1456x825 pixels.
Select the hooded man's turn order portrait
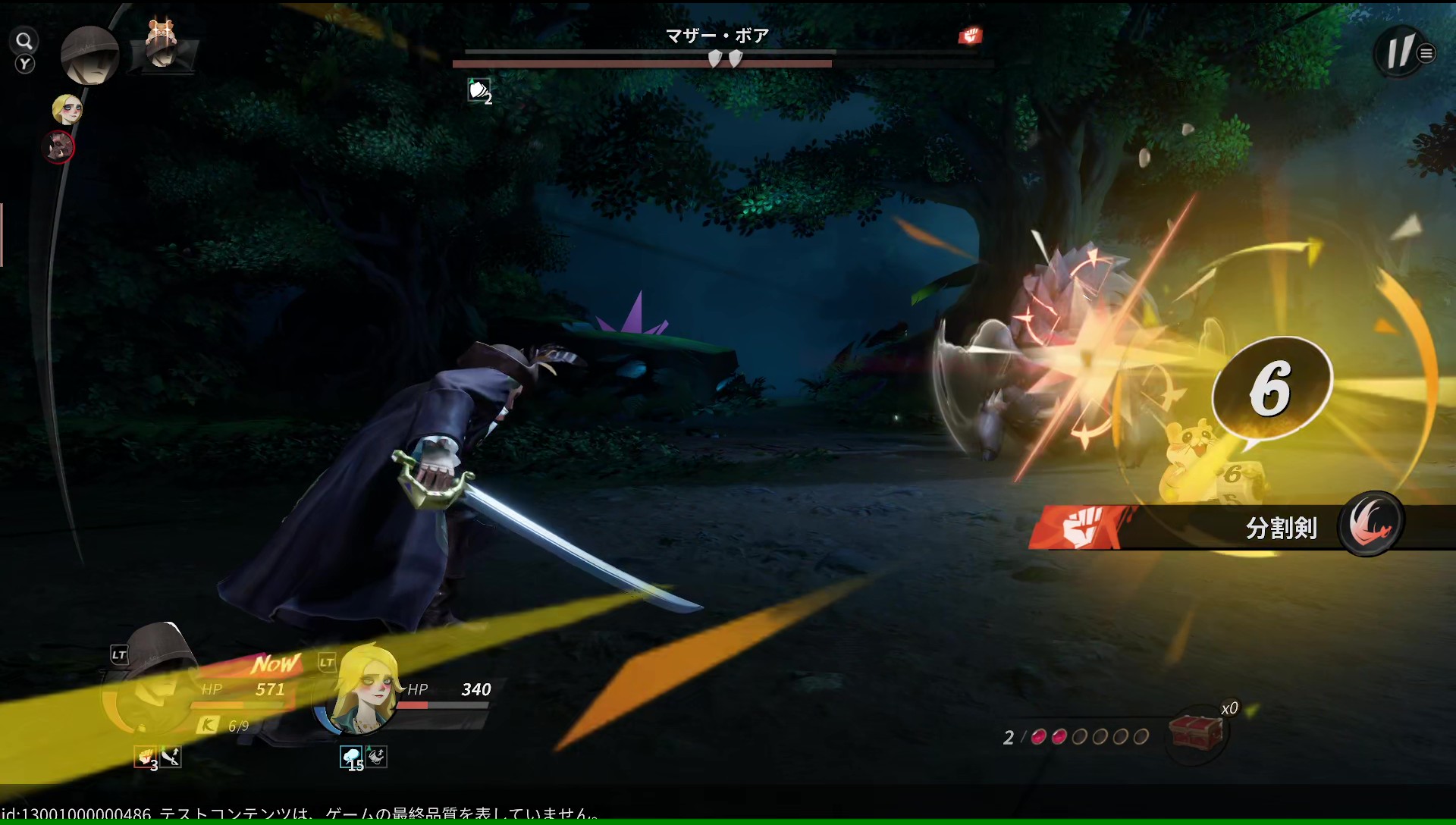point(89,55)
